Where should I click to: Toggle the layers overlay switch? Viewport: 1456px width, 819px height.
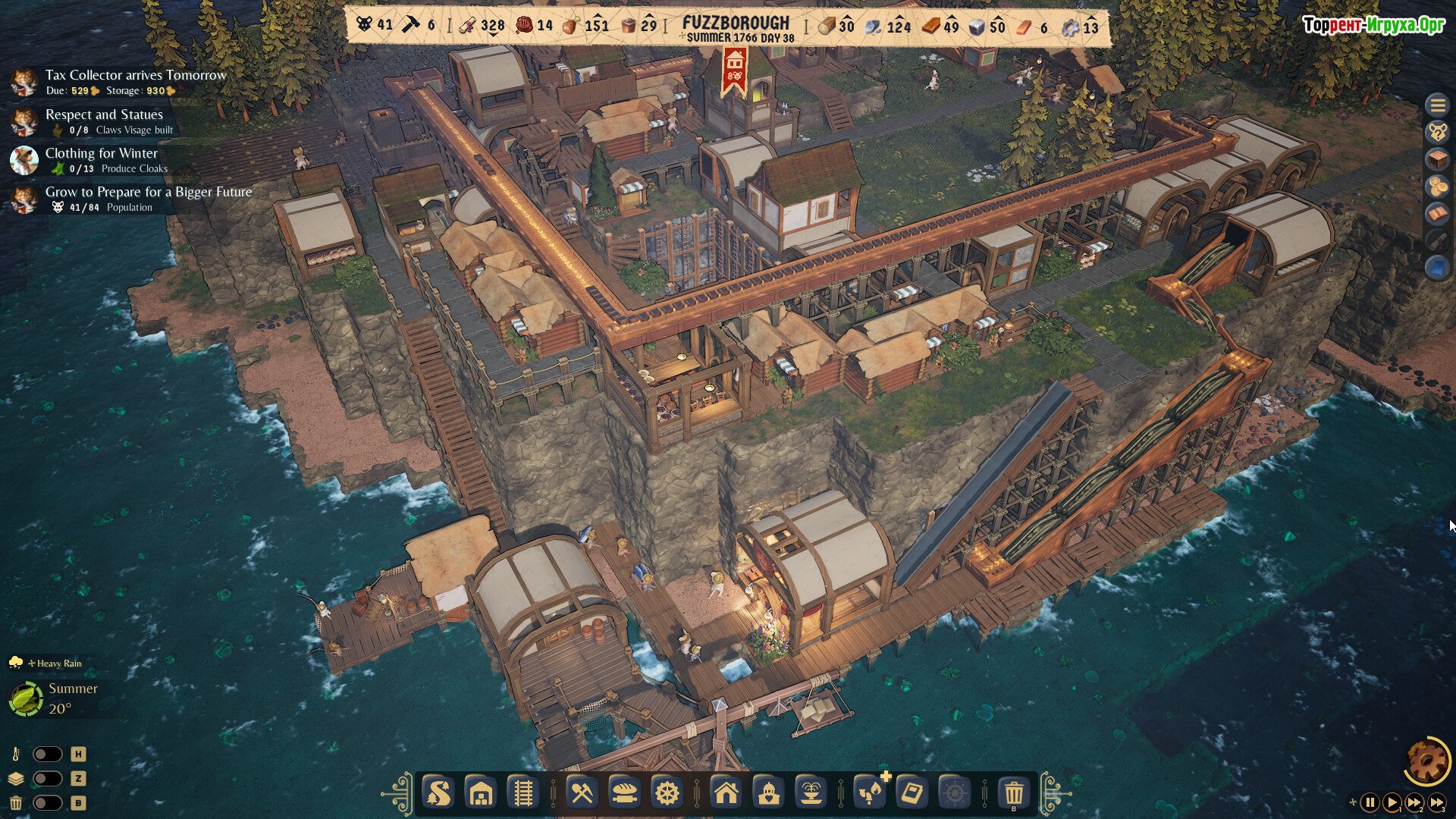click(x=47, y=779)
